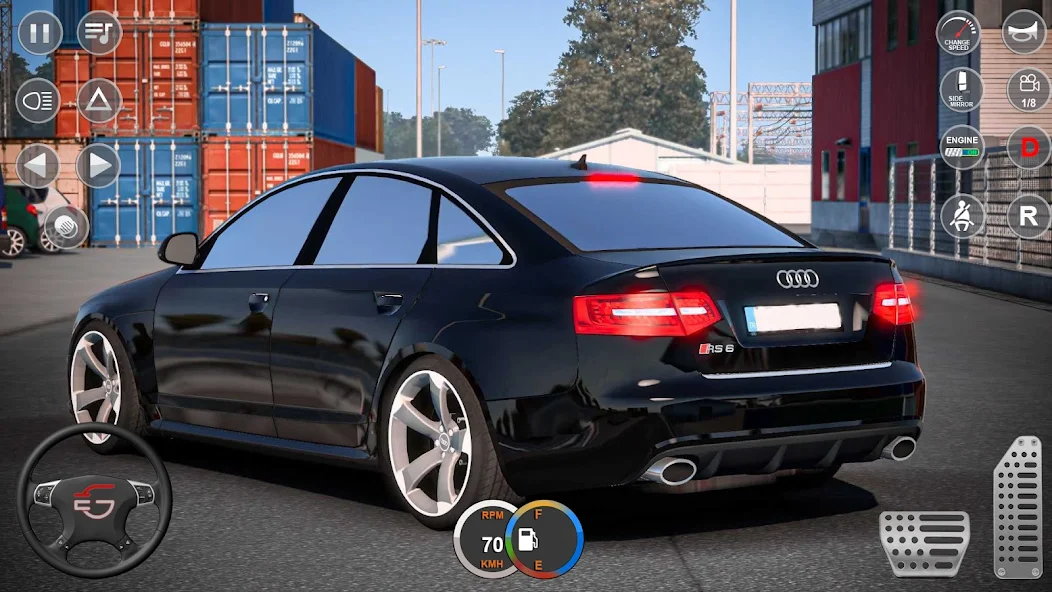
Task: Toggle the headlights
Action: 38,100
